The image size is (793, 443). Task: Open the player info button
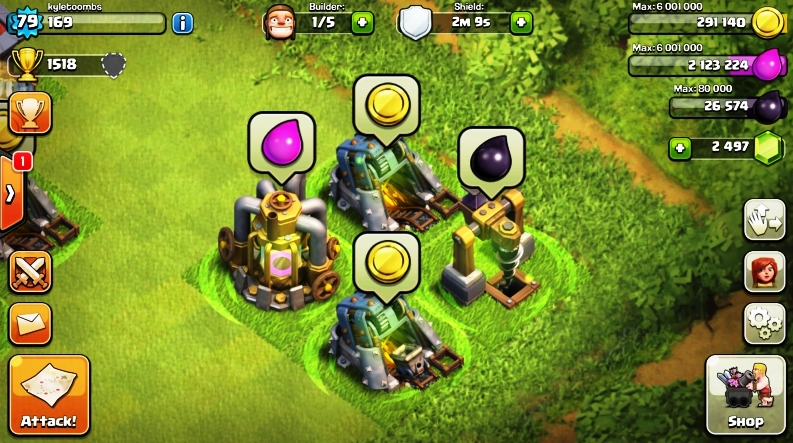[x=183, y=22]
